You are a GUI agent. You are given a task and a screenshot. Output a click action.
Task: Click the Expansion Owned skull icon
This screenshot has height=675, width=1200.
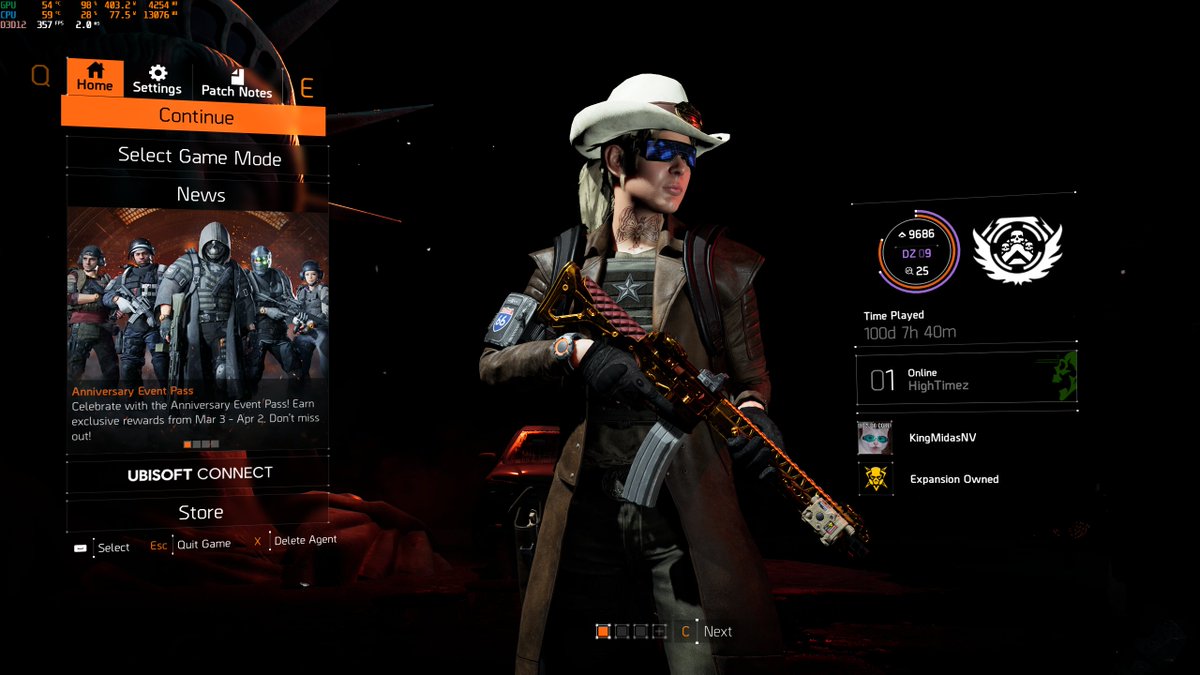pos(874,479)
